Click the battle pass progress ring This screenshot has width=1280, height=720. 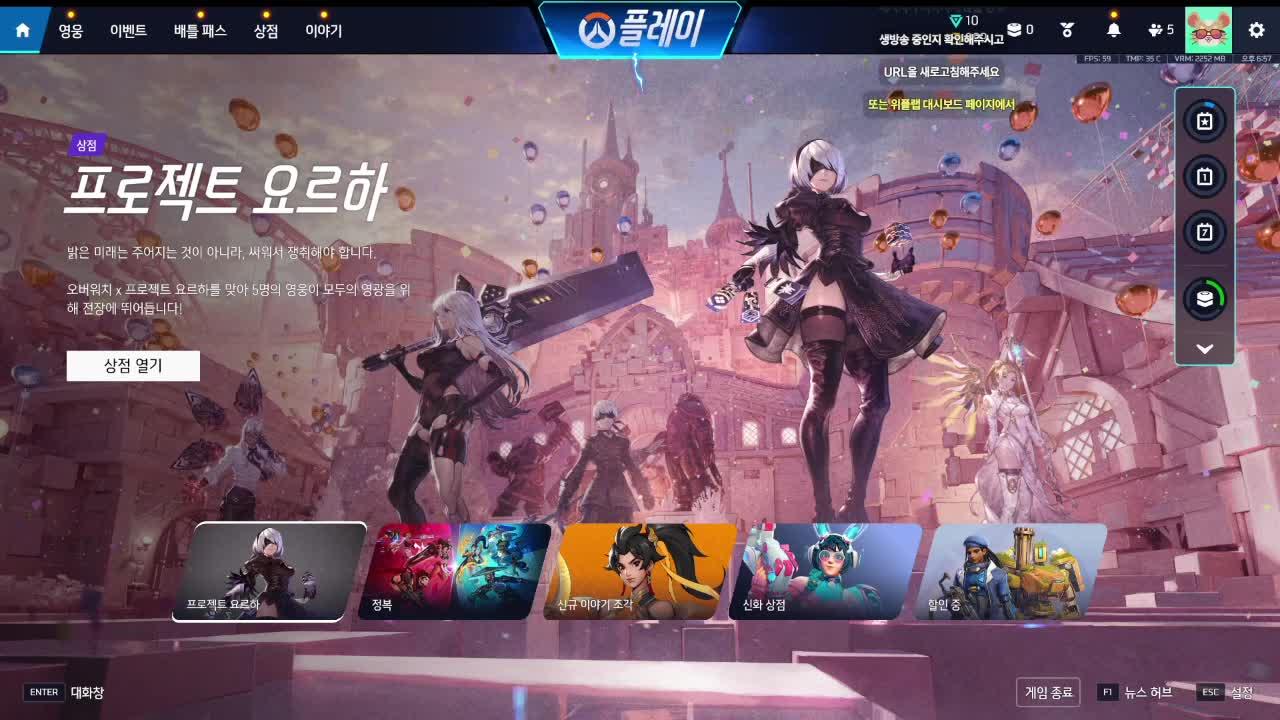[1203, 296]
